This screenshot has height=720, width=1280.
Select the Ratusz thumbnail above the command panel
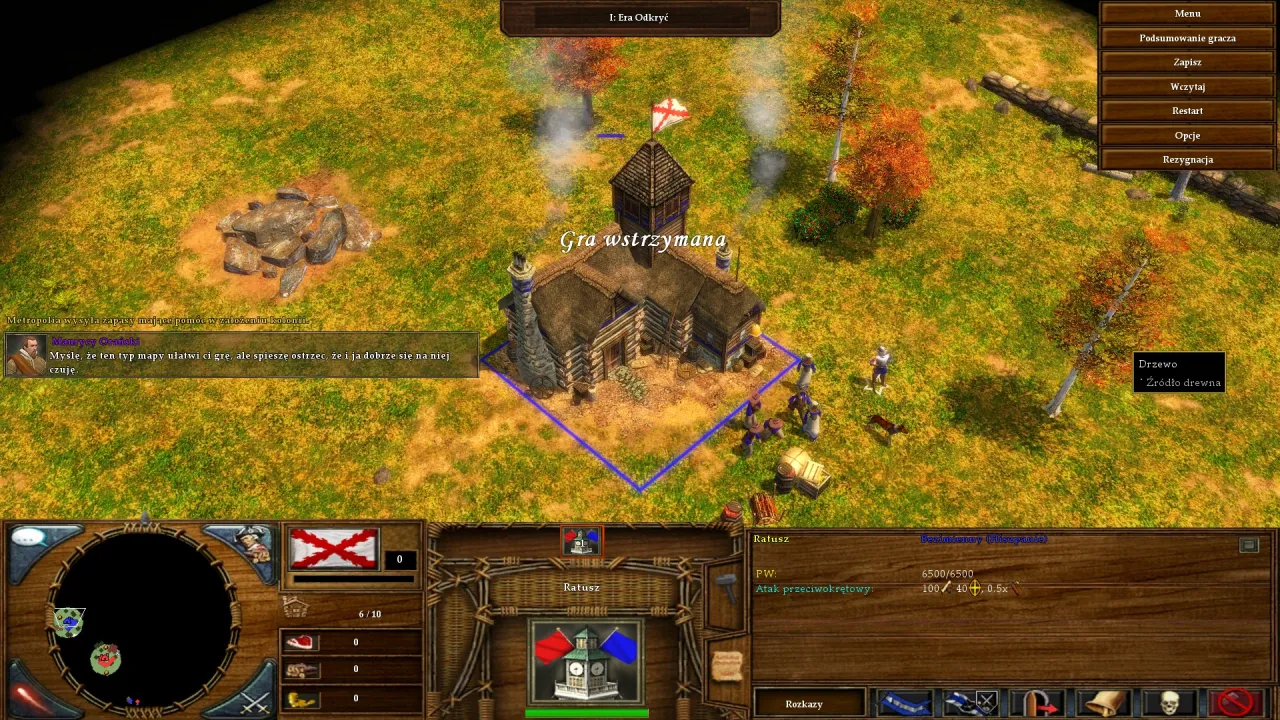click(x=581, y=542)
